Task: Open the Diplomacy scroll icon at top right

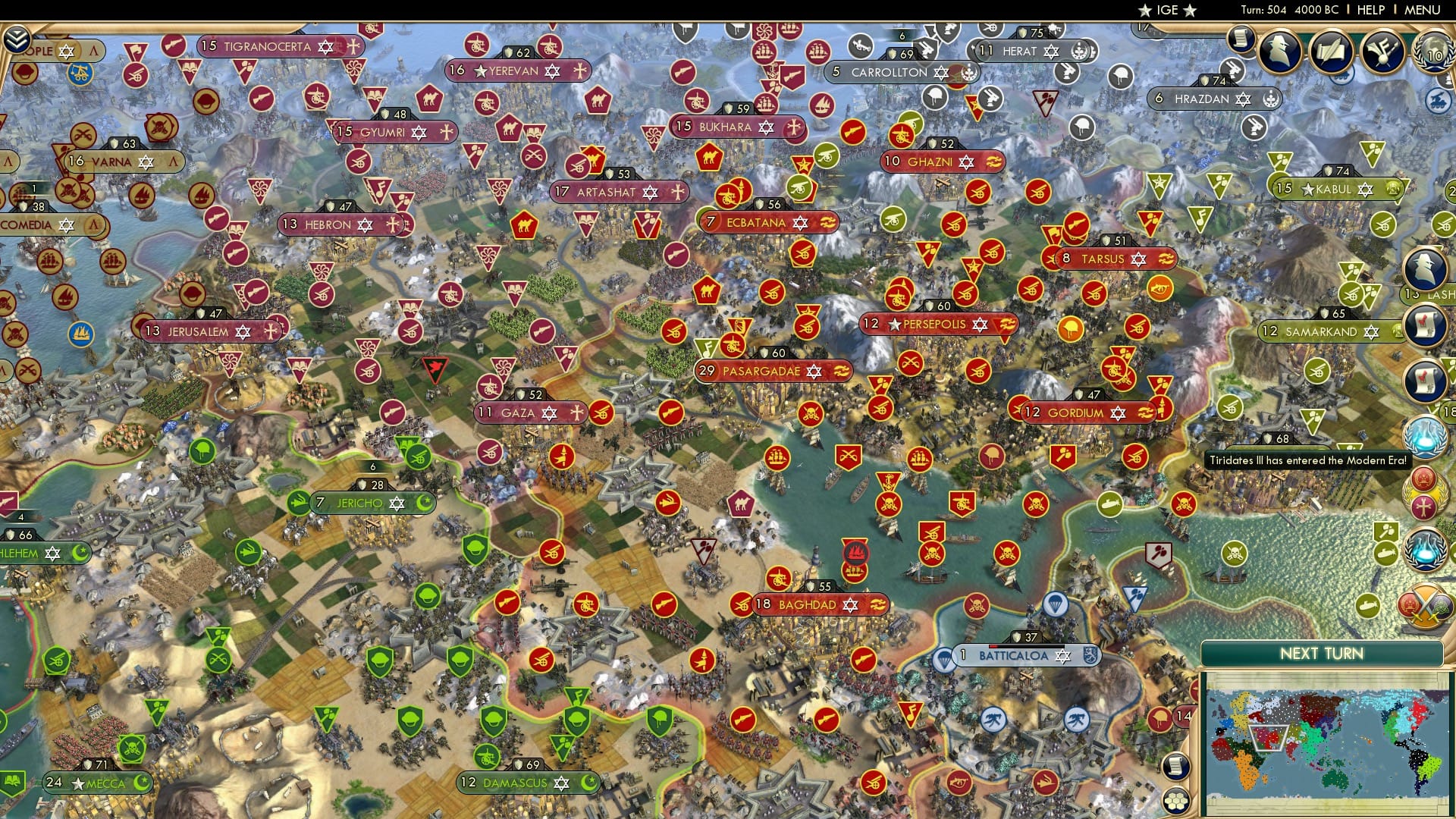Action: 1240,39
